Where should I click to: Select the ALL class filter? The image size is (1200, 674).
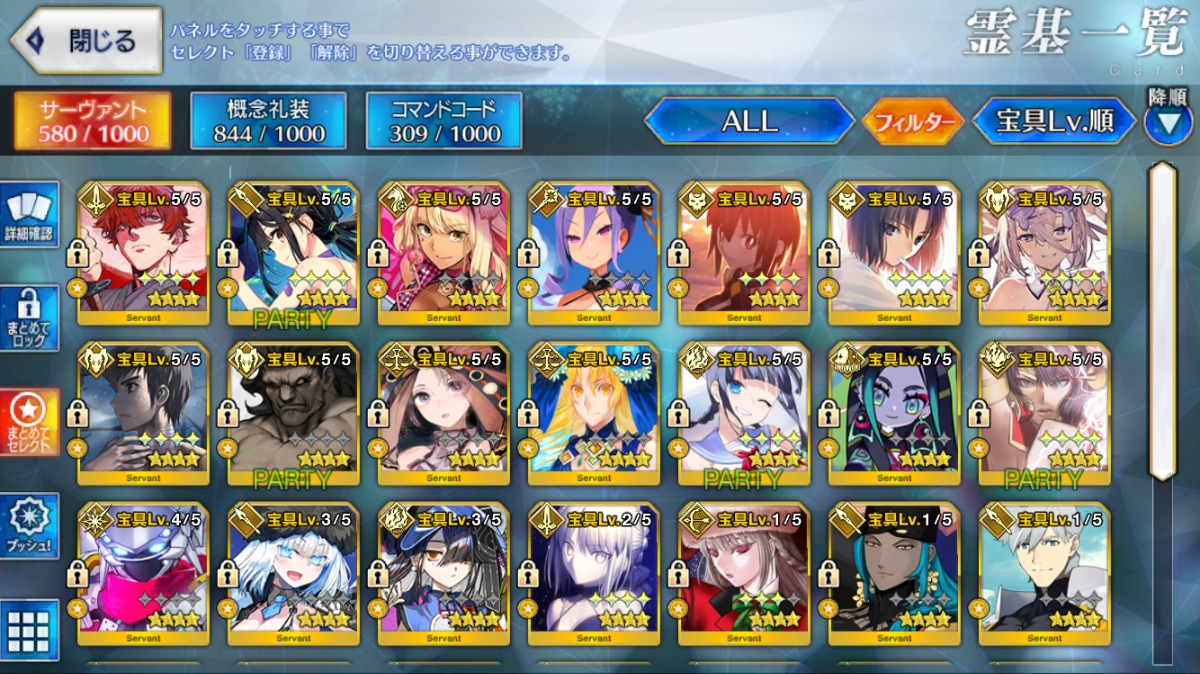pos(748,122)
